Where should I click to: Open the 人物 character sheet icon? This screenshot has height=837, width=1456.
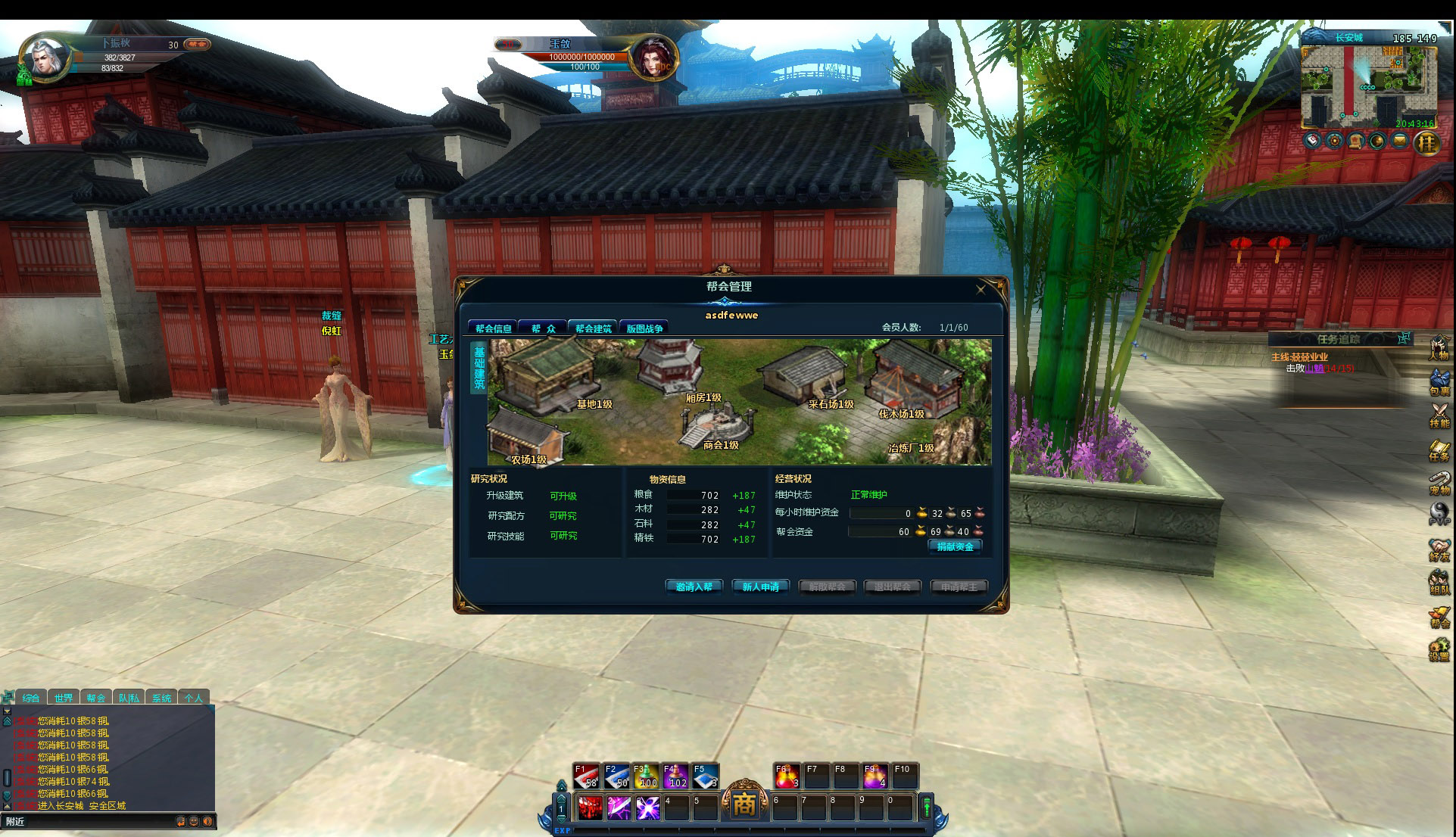tap(1439, 348)
